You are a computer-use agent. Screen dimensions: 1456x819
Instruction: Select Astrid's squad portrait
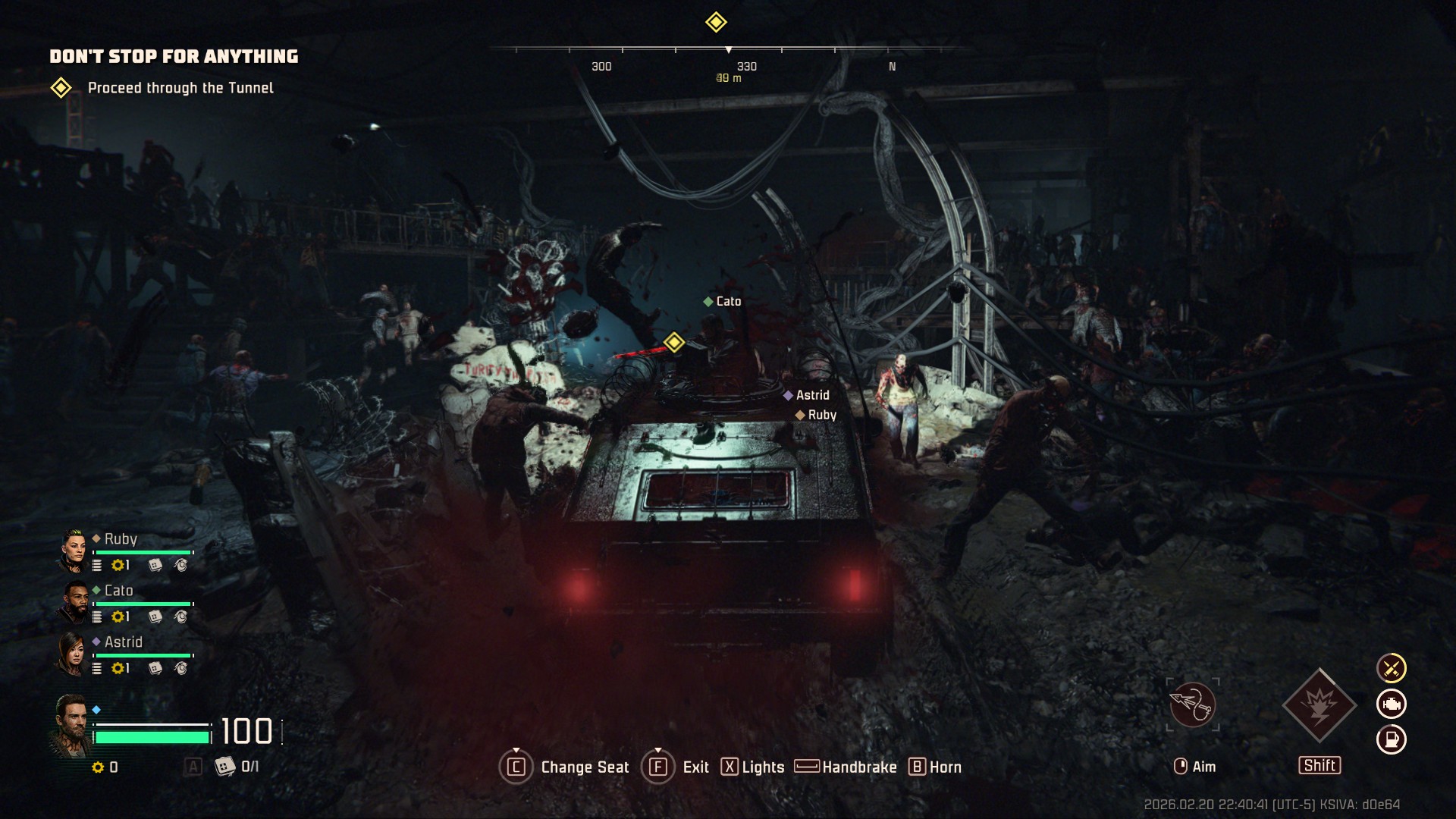(x=73, y=654)
